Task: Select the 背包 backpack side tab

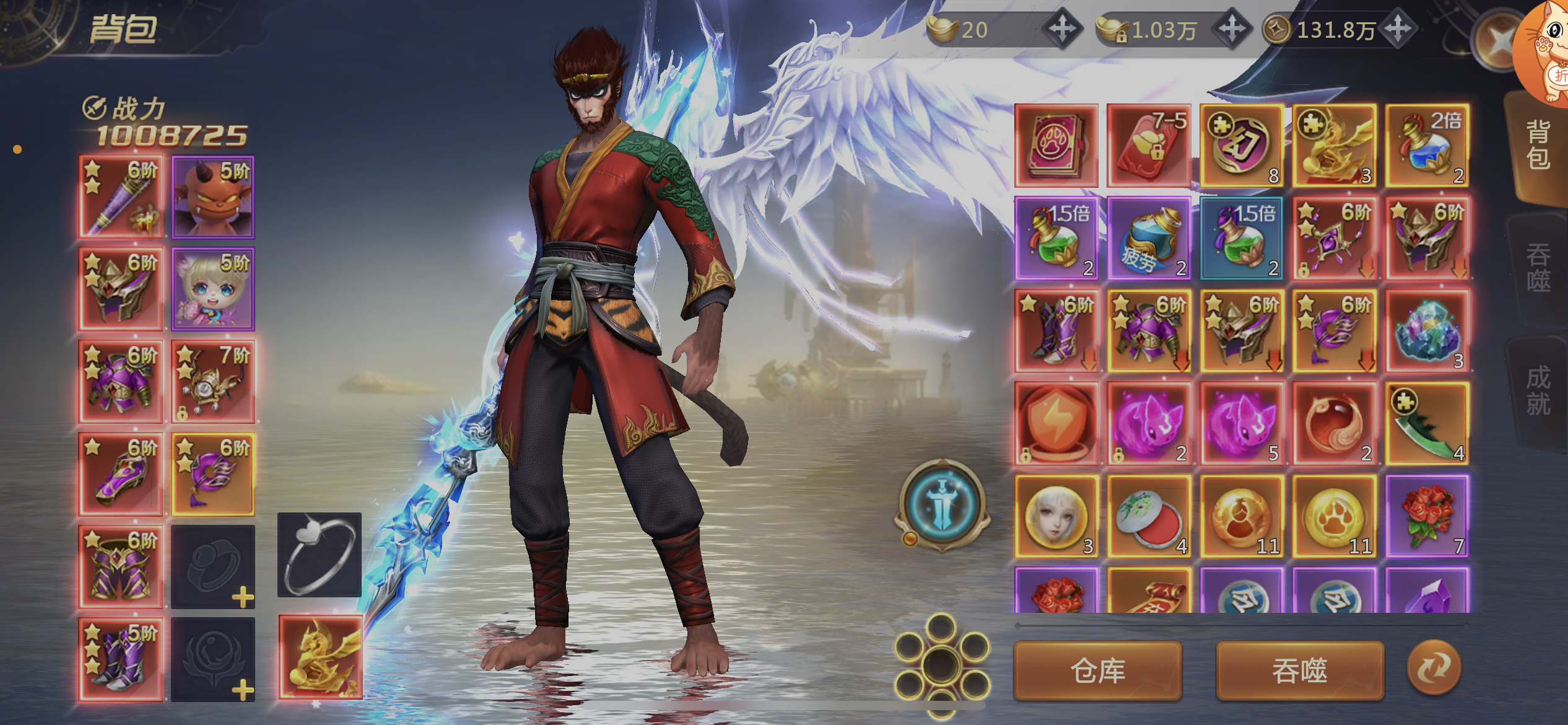Action: pyautogui.click(x=1538, y=145)
